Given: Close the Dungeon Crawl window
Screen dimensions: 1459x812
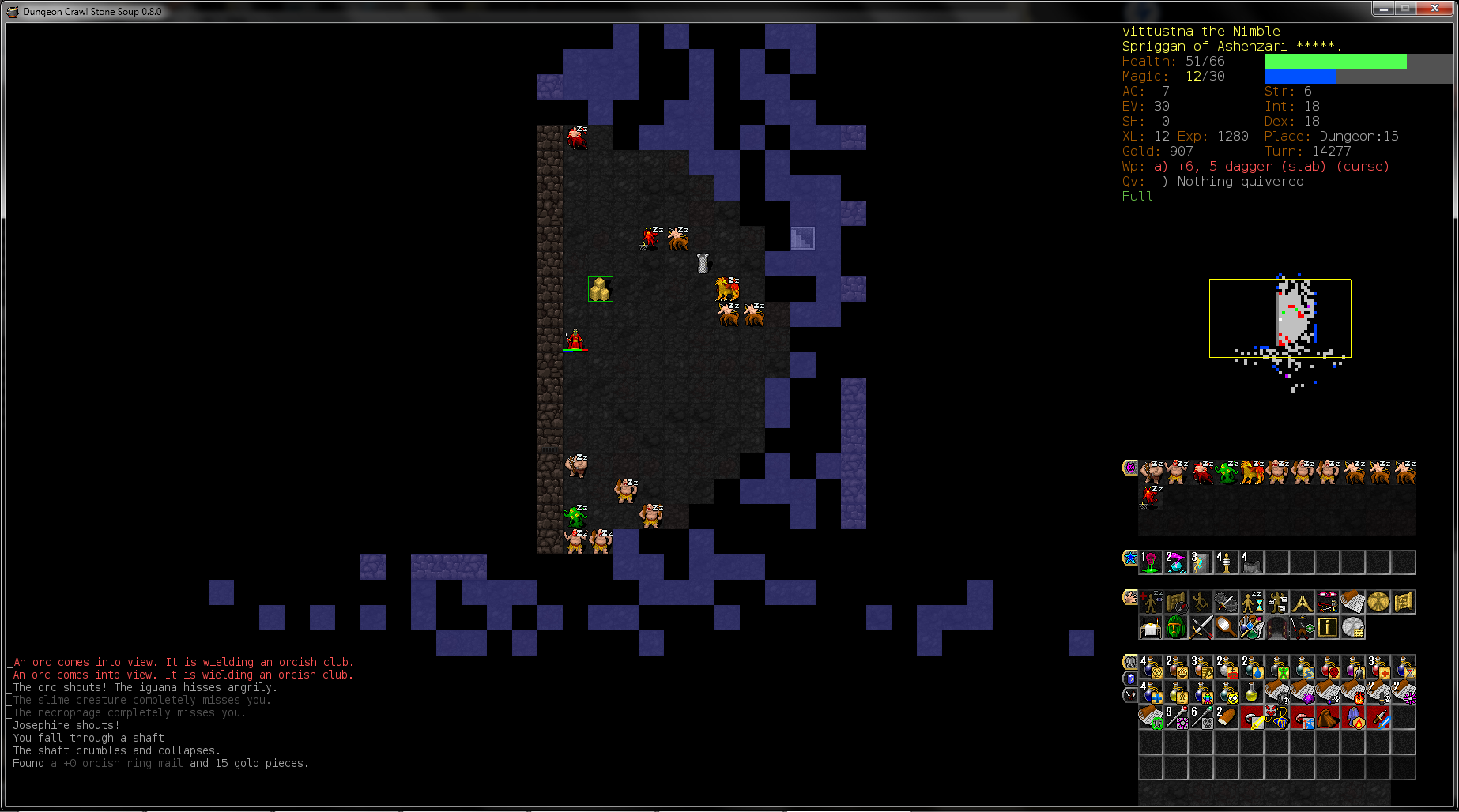Looking at the screenshot, I should [1434, 9].
